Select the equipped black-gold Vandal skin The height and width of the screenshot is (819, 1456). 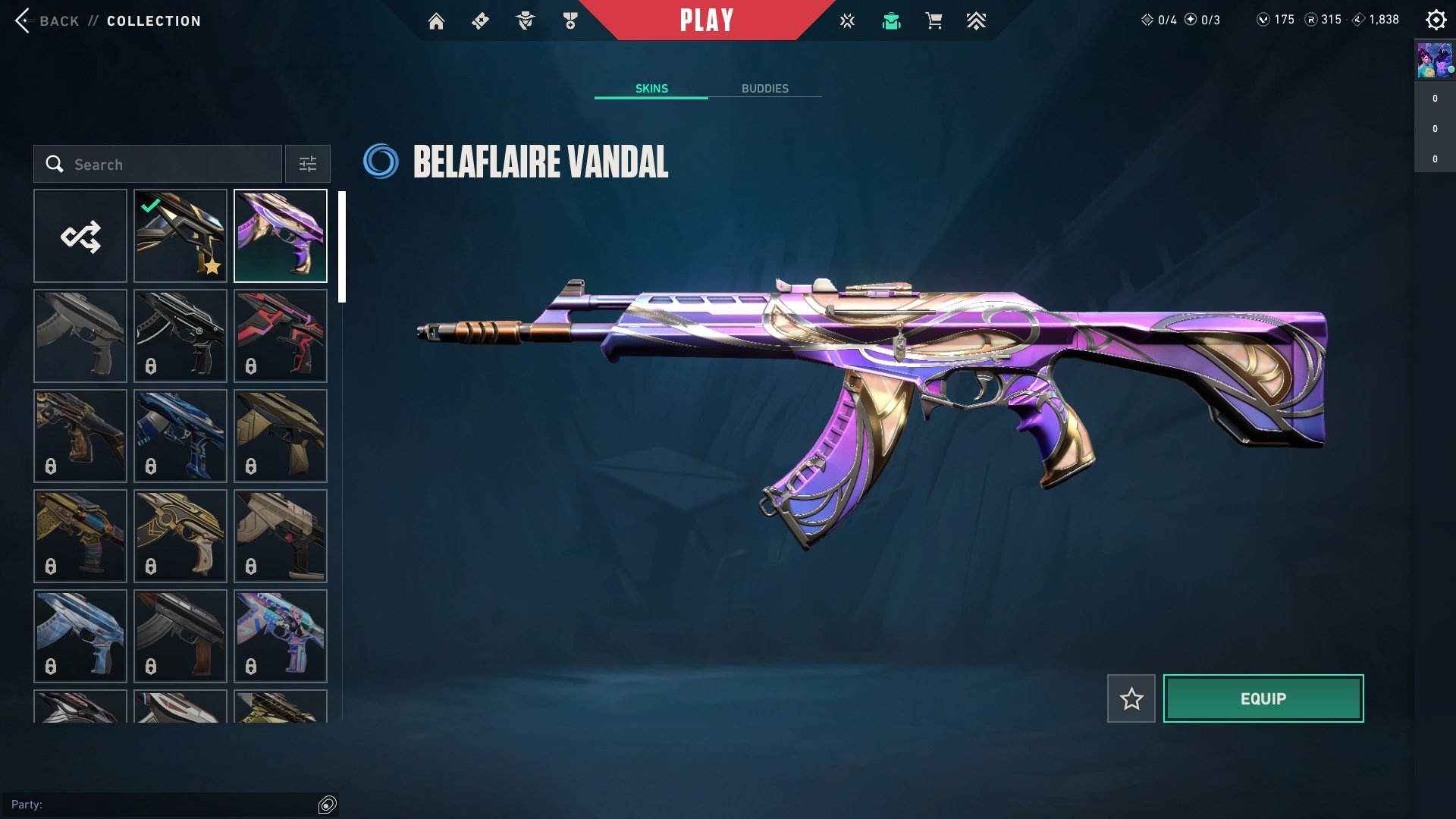pyautogui.click(x=180, y=237)
